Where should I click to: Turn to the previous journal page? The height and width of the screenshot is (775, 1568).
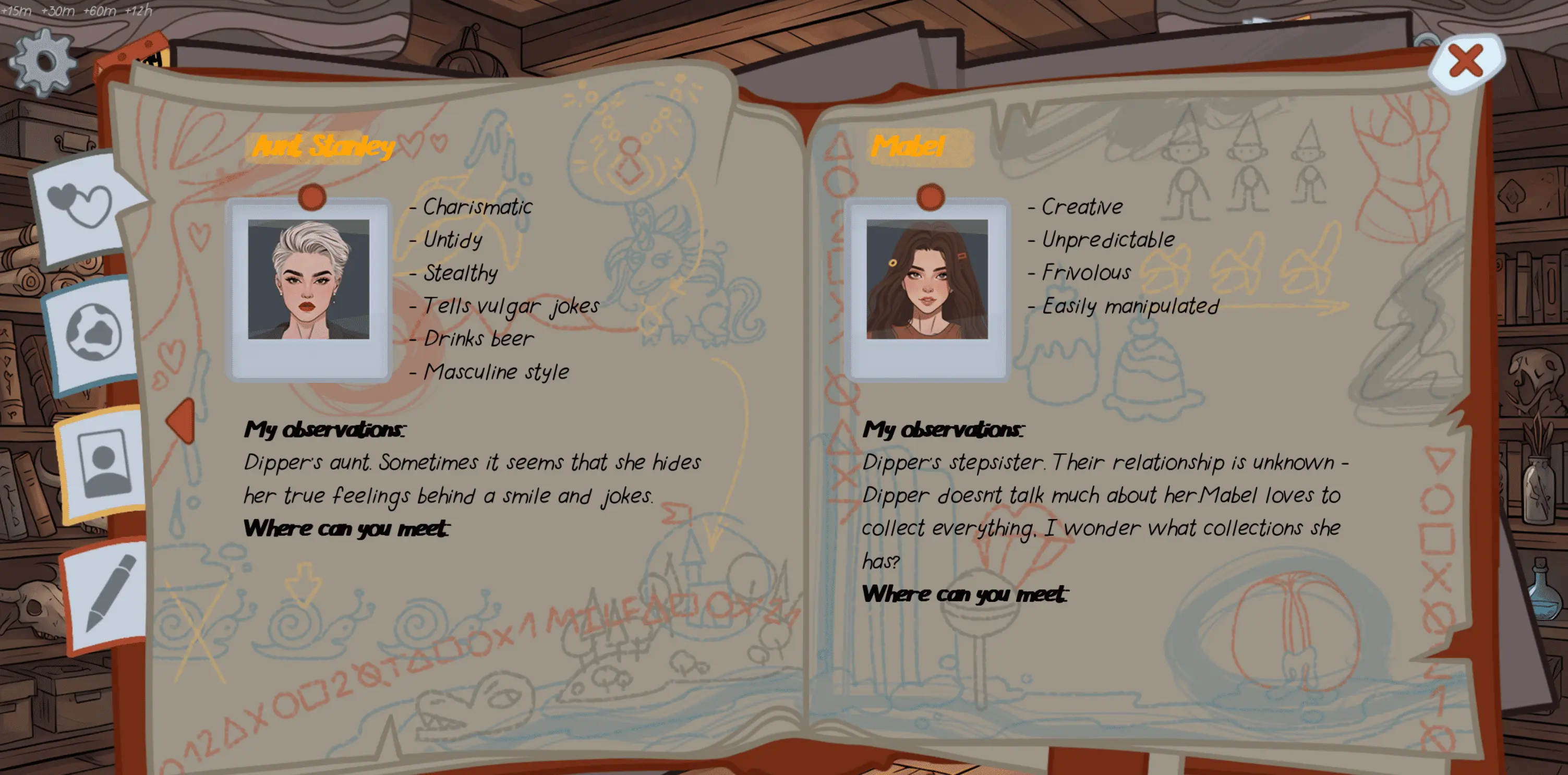[x=182, y=420]
